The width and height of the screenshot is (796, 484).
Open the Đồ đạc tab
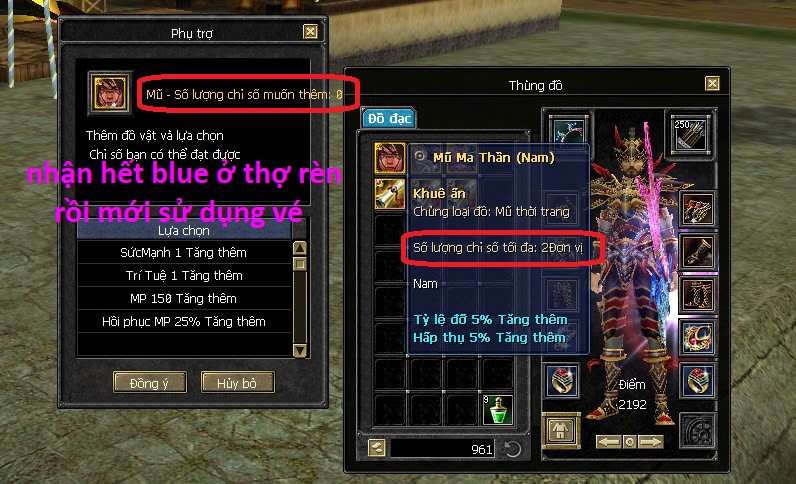click(388, 118)
